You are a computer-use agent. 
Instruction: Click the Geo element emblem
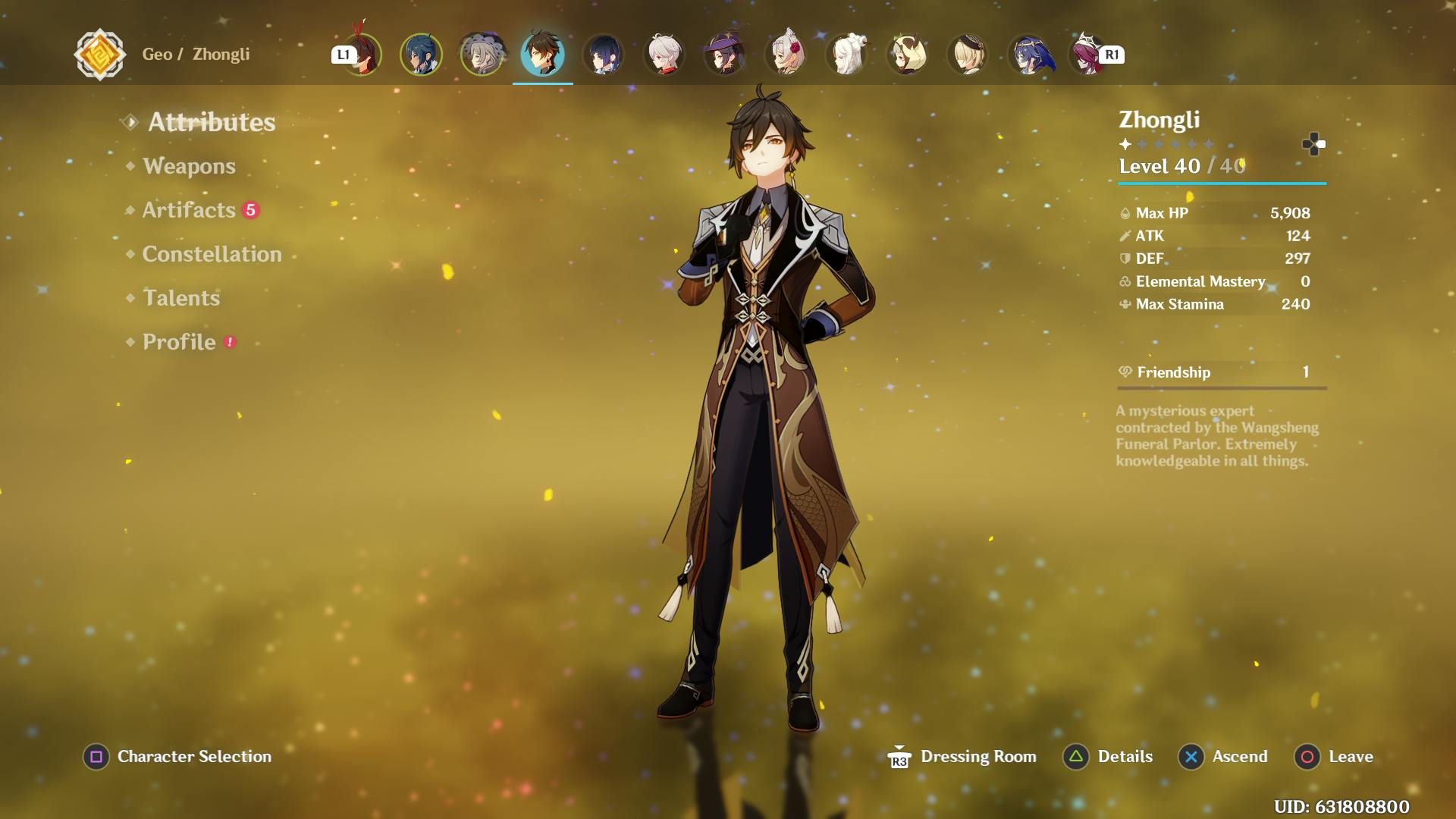[99, 55]
